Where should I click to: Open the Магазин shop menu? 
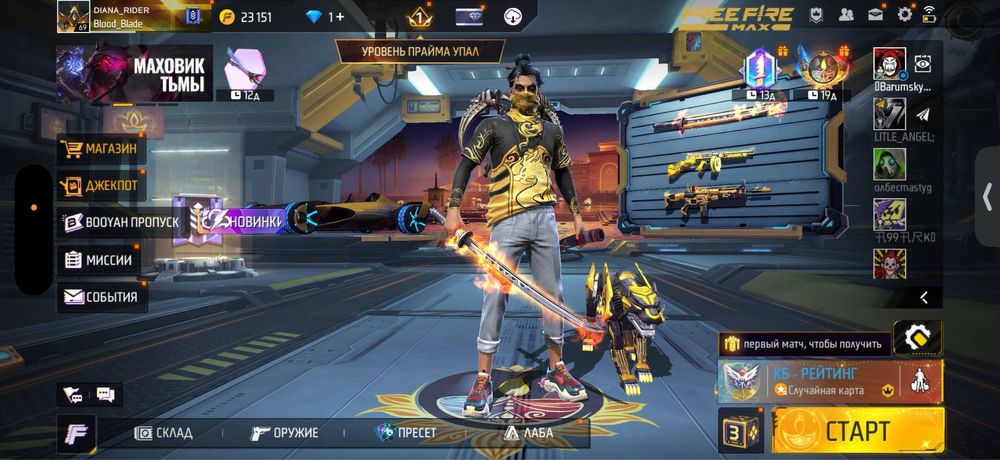(102, 150)
